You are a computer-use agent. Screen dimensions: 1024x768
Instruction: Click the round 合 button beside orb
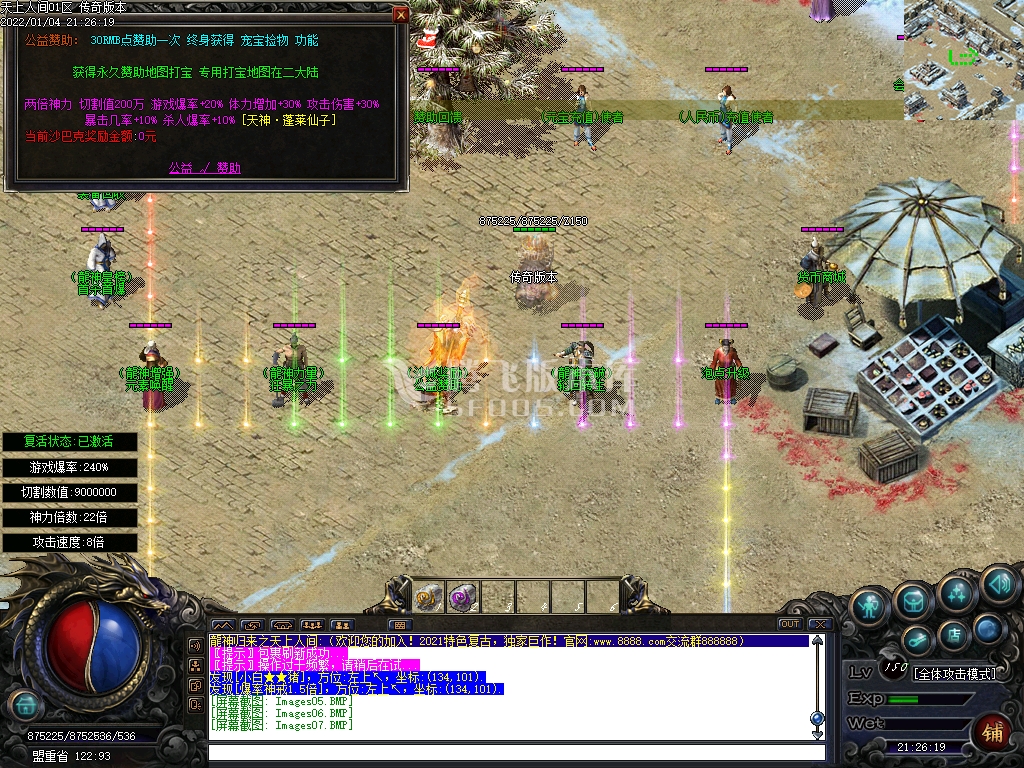(25, 704)
